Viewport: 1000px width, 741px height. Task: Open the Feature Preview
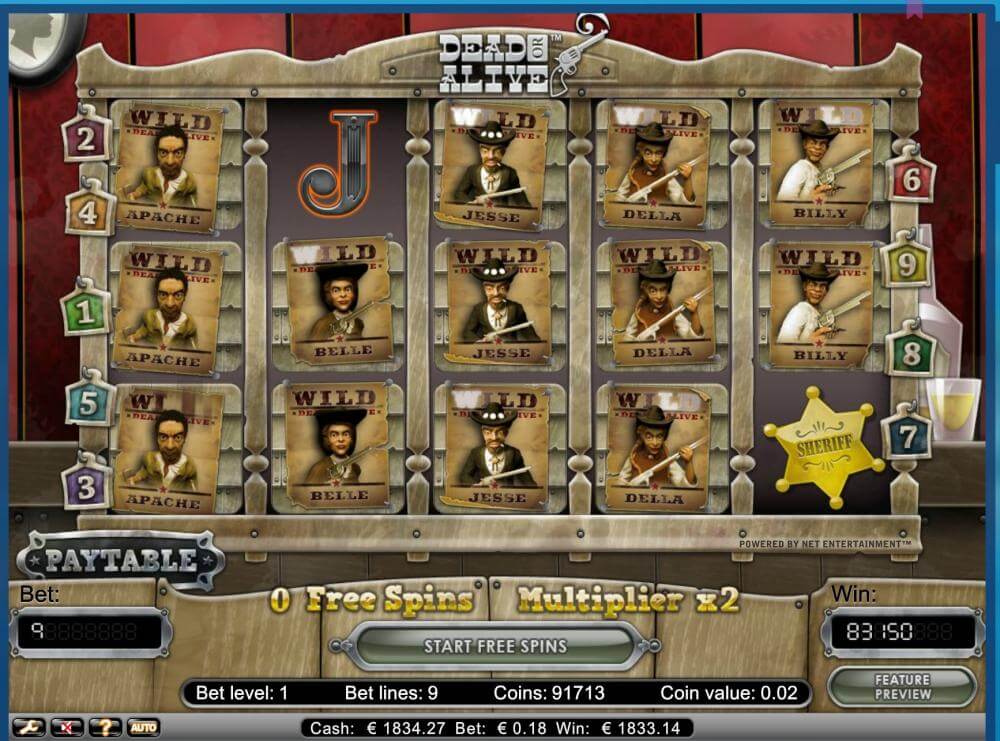(x=901, y=687)
